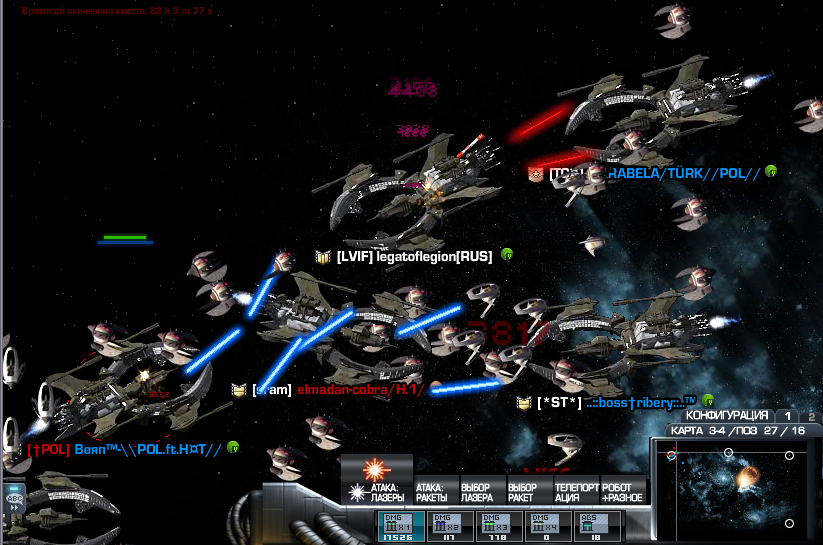Expand the ABC chat panel
The width and height of the screenshot is (823, 545).
[14, 497]
